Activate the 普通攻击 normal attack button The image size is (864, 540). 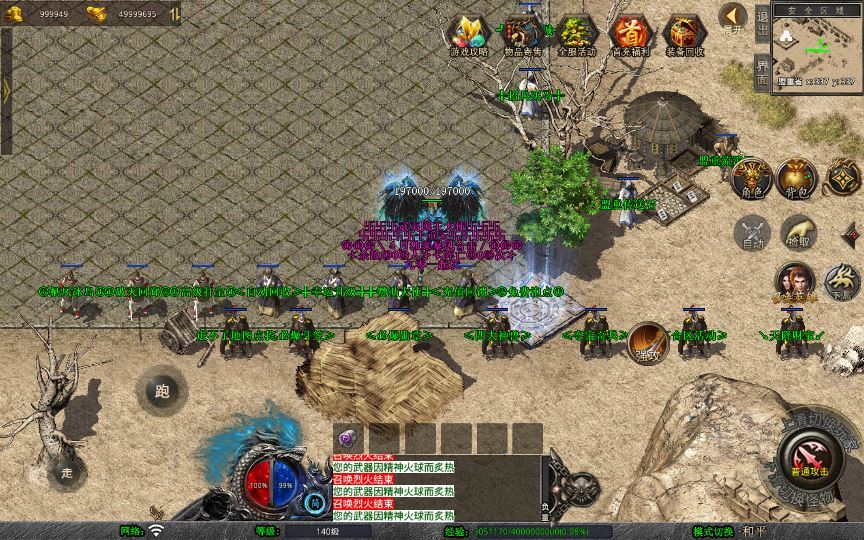[x=808, y=459]
